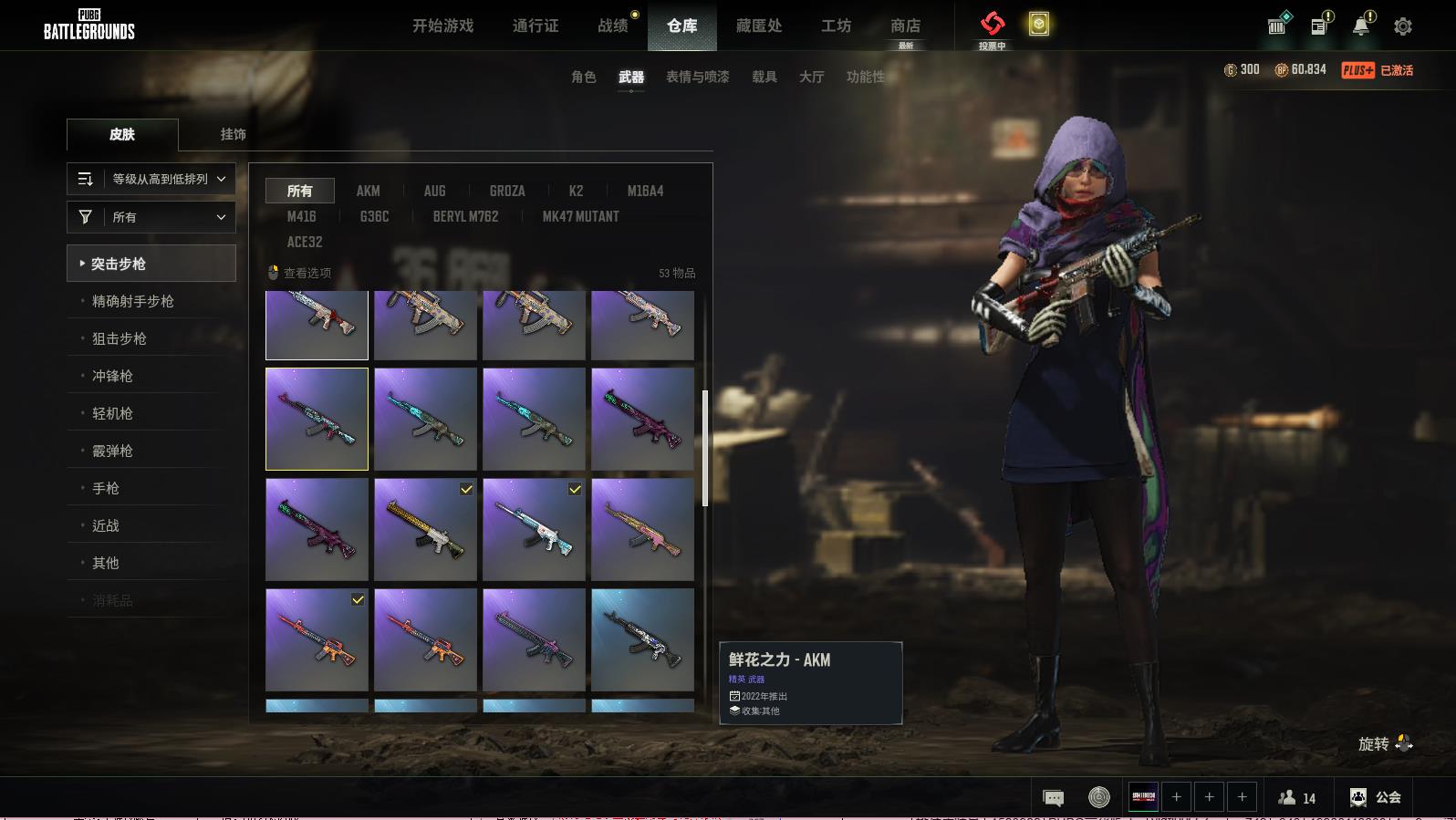The width and height of the screenshot is (1456, 820).
Task: Switch to the 角色 character sub-tab
Action: (x=583, y=77)
